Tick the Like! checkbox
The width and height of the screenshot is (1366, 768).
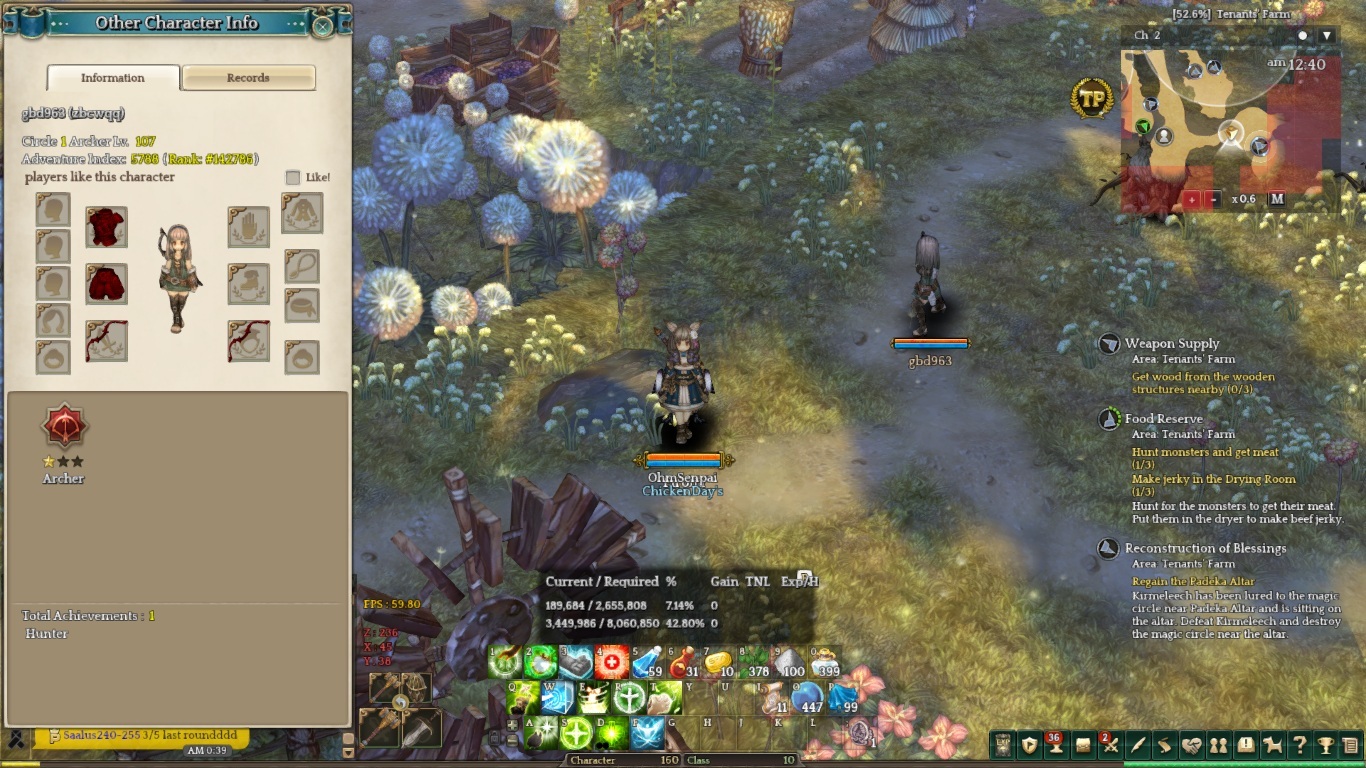click(293, 177)
